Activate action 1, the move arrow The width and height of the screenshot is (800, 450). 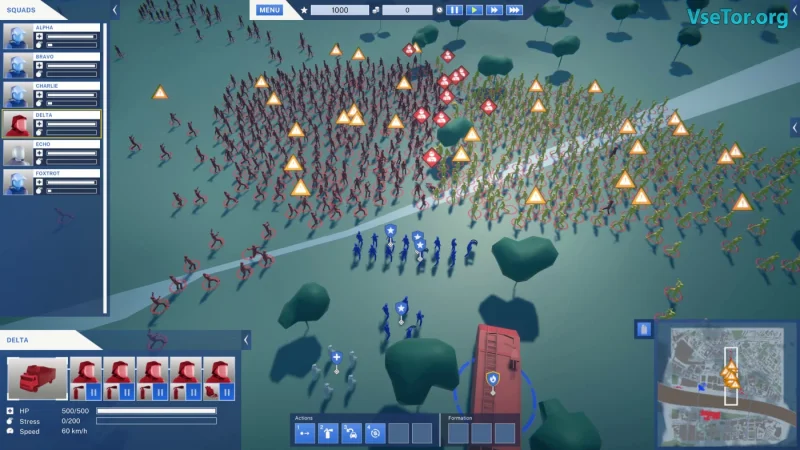[304, 433]
